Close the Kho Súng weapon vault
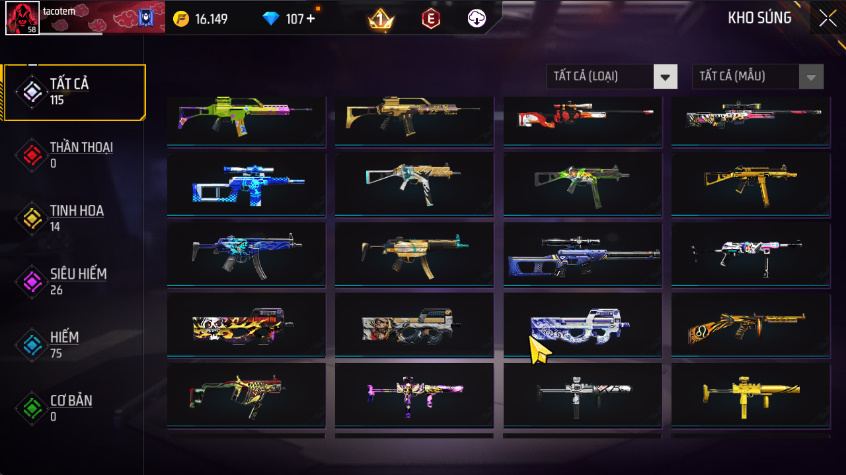Viewport: 846px width, 475px height. click(827, 18)
